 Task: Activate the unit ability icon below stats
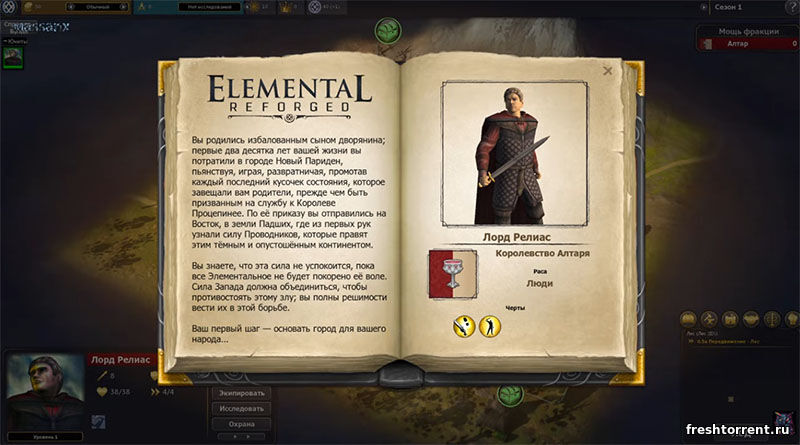point(98,422)
